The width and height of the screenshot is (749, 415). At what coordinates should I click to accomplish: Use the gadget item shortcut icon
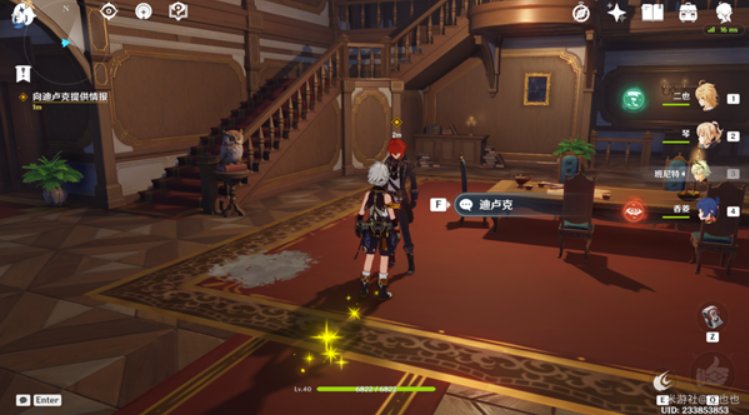712,317
